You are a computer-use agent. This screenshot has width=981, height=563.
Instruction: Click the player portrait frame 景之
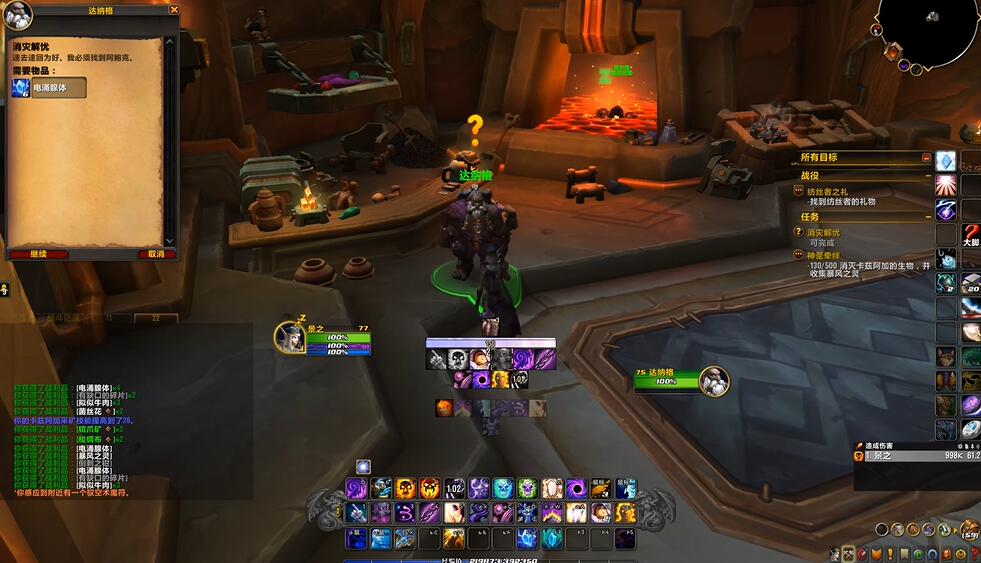(290, 338)
